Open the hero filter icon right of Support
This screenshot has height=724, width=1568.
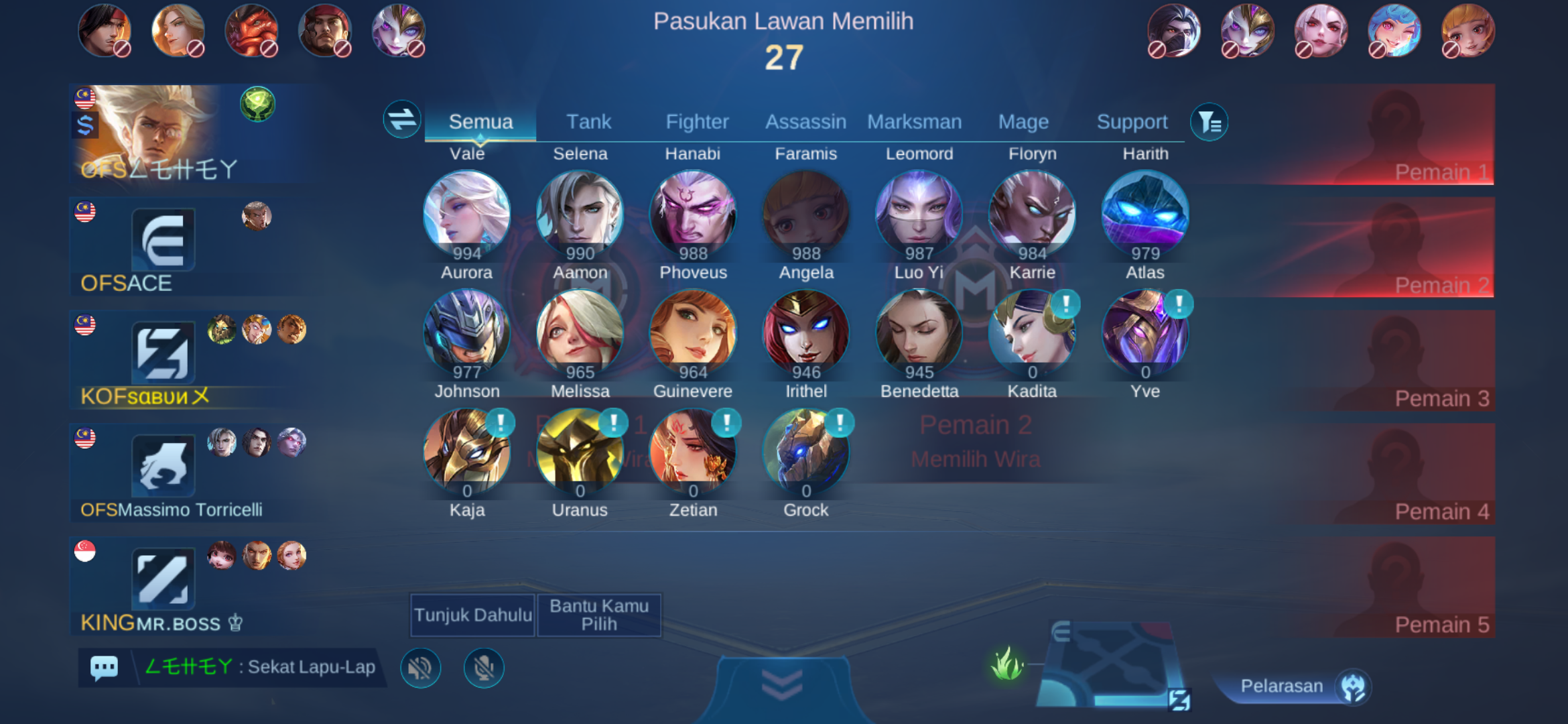pos(1209,121)
